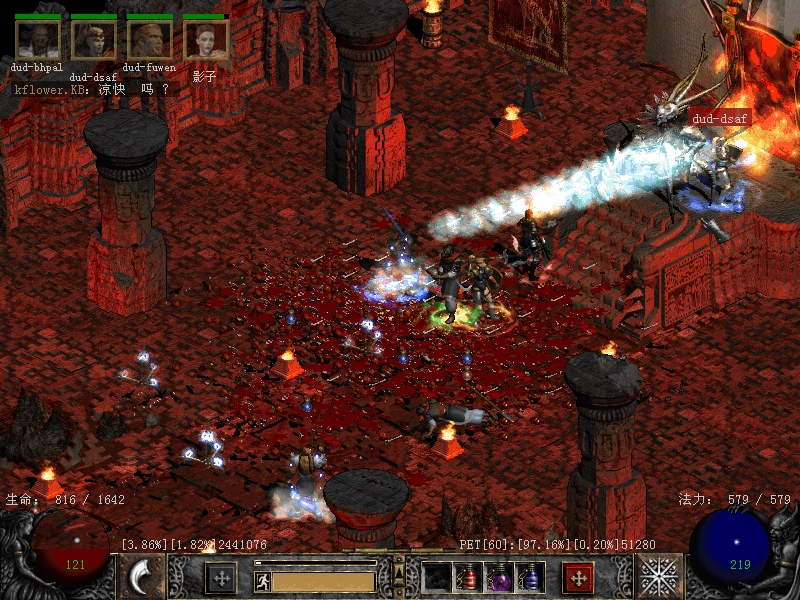Open the right skill snowflake icon
The width and height of the screenshot is (800, 600).
659,577
